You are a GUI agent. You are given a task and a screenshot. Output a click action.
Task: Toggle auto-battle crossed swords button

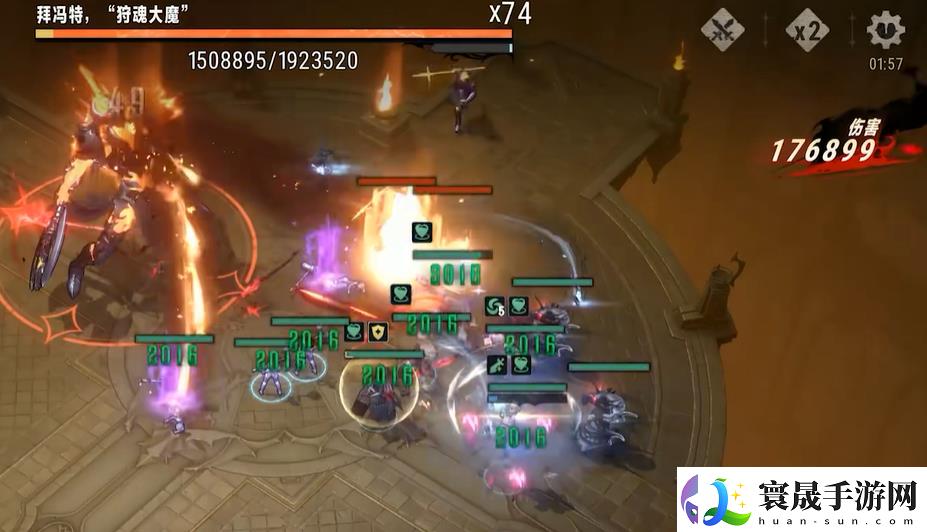723,31
